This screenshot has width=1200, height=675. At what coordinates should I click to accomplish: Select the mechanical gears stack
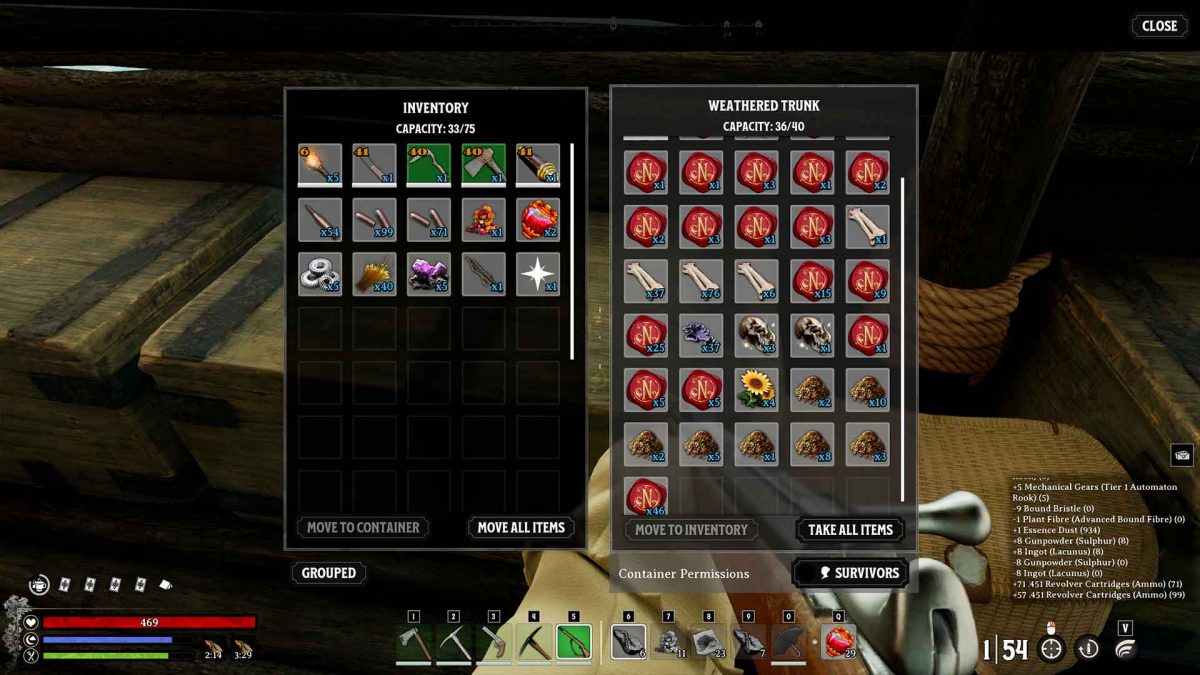point(320,273)
